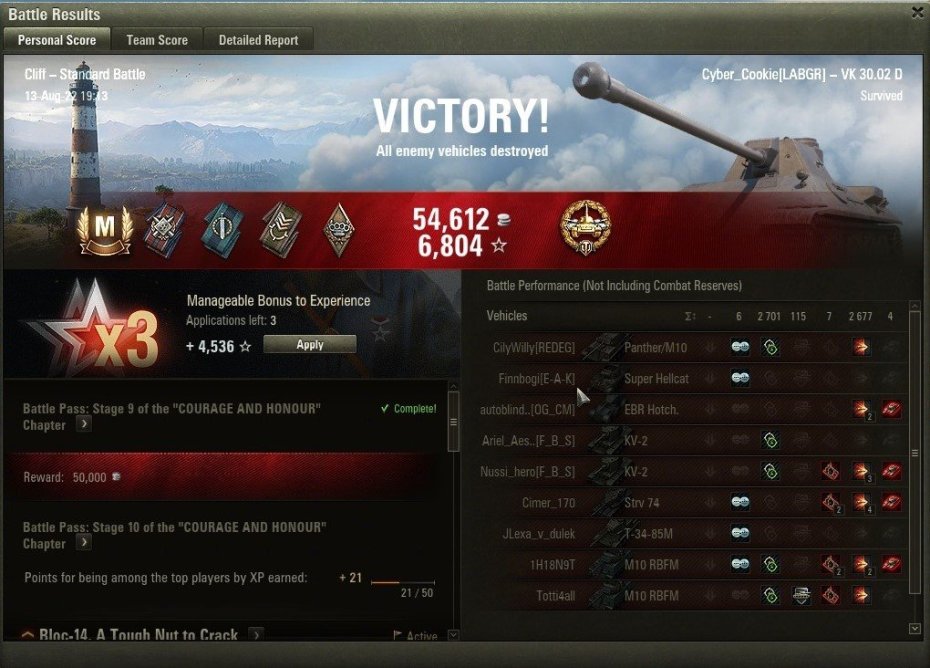Image resolution: width=930 pixels, height=668 pixels.
Task: Apply the x3 experience bonus
Action: click(310, 344)
